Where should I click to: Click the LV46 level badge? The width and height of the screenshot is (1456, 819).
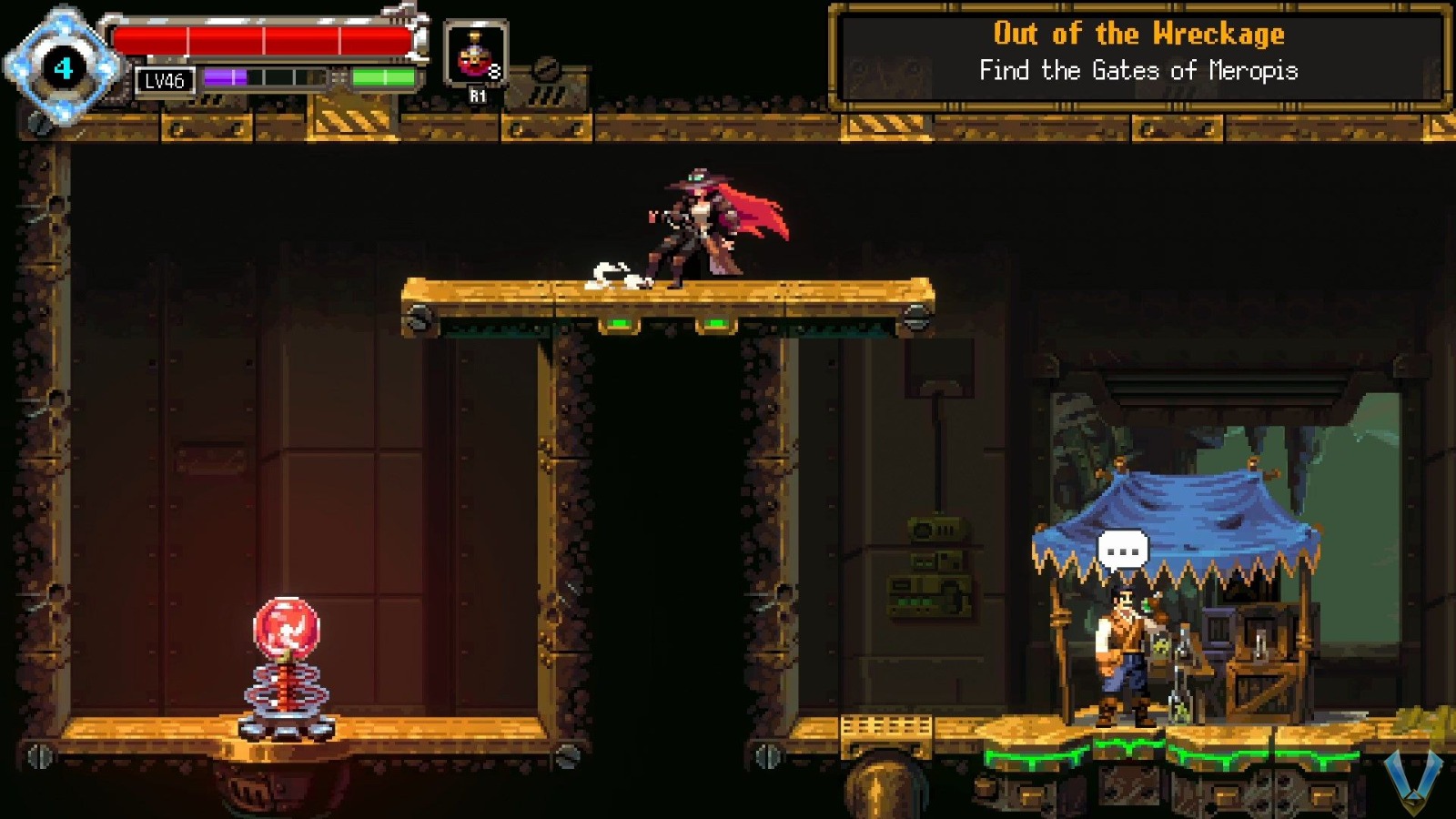tap(164, 81)
